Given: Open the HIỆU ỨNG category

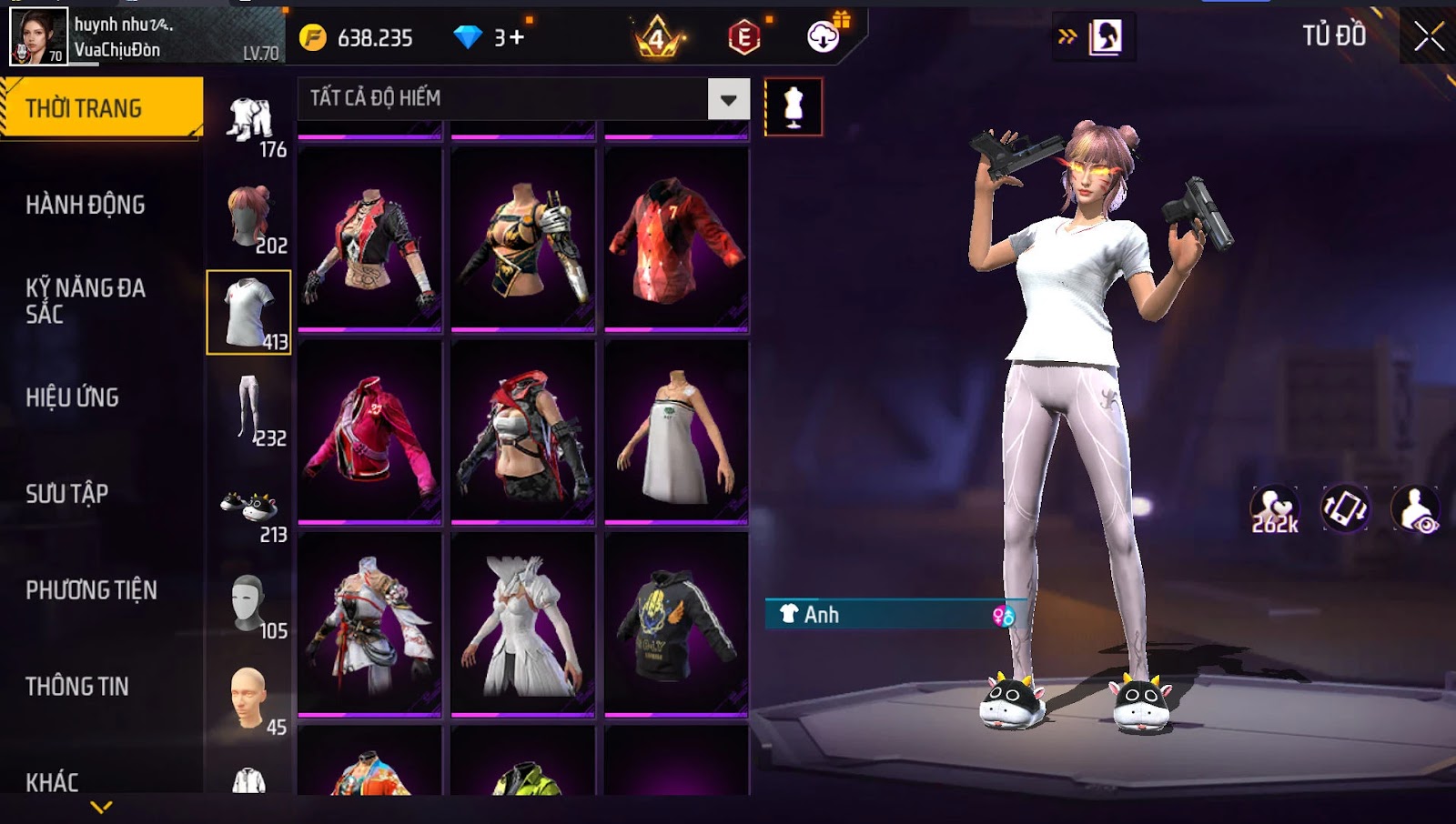Looking at the screenshot, I should (x=73, y=397).
